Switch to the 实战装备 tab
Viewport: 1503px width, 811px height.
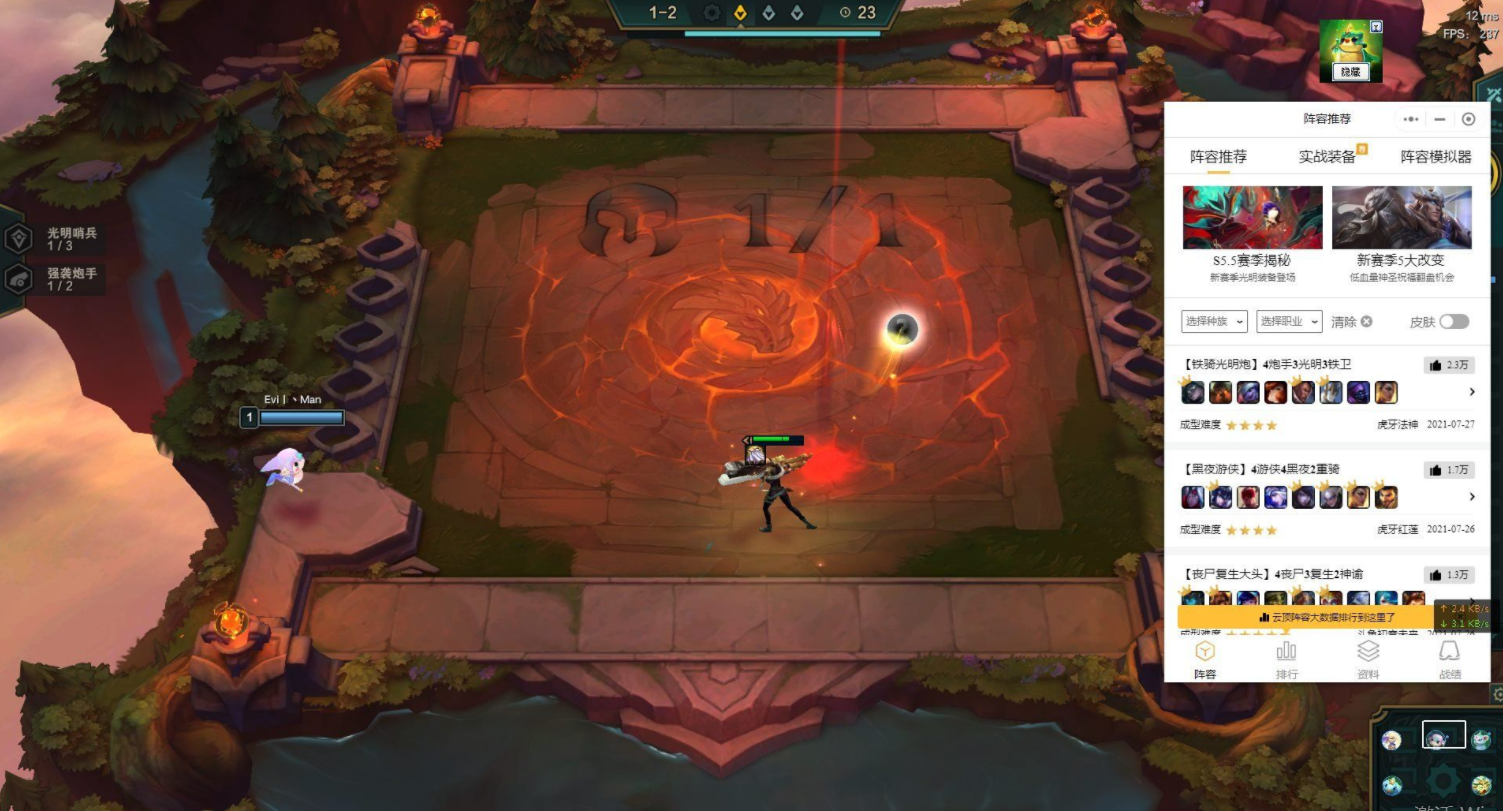[1327, 157]
